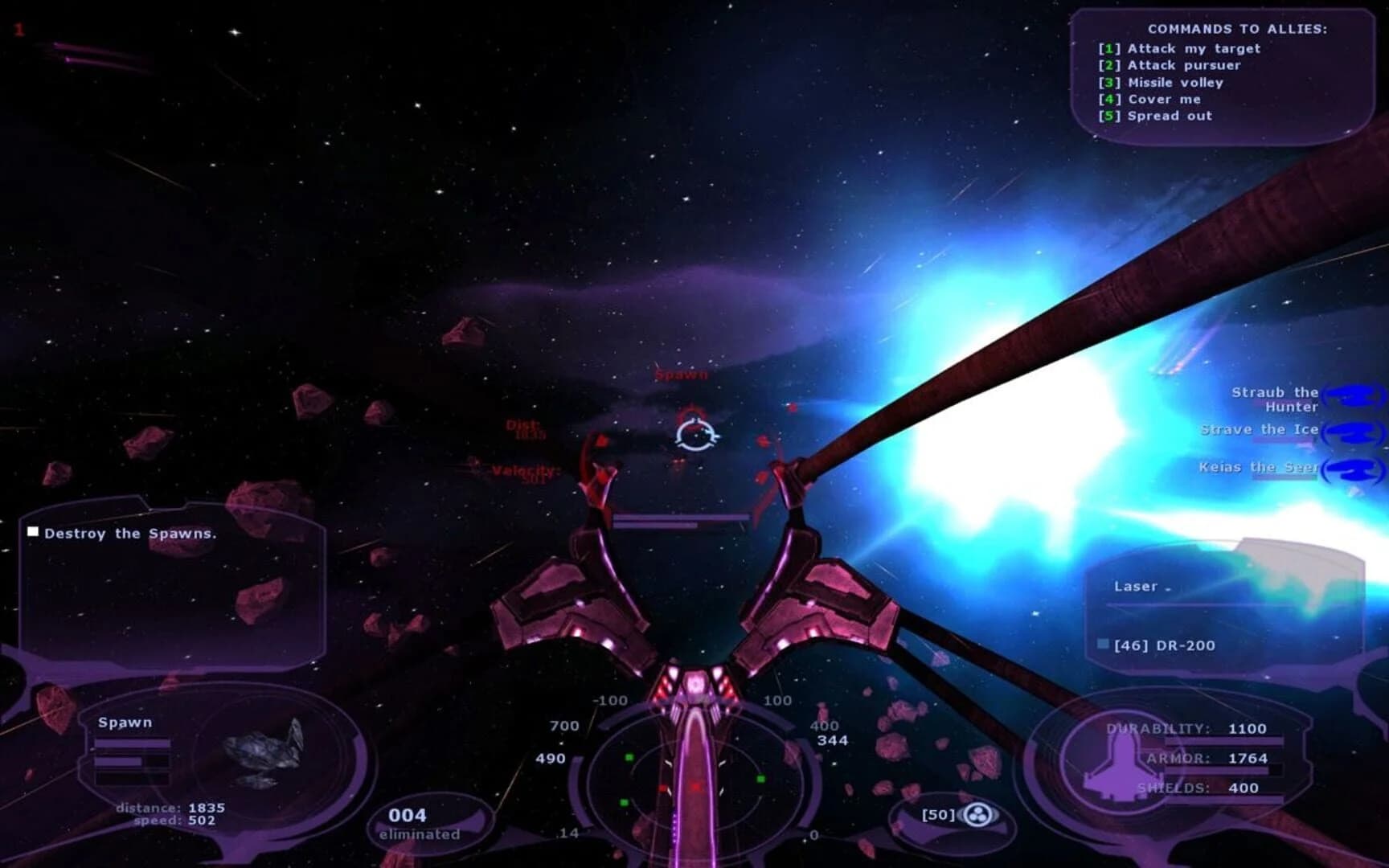
Task: Click the targeting reticle on the Spawn enemy
Action: pyautogui.click(x=698, y=432)
